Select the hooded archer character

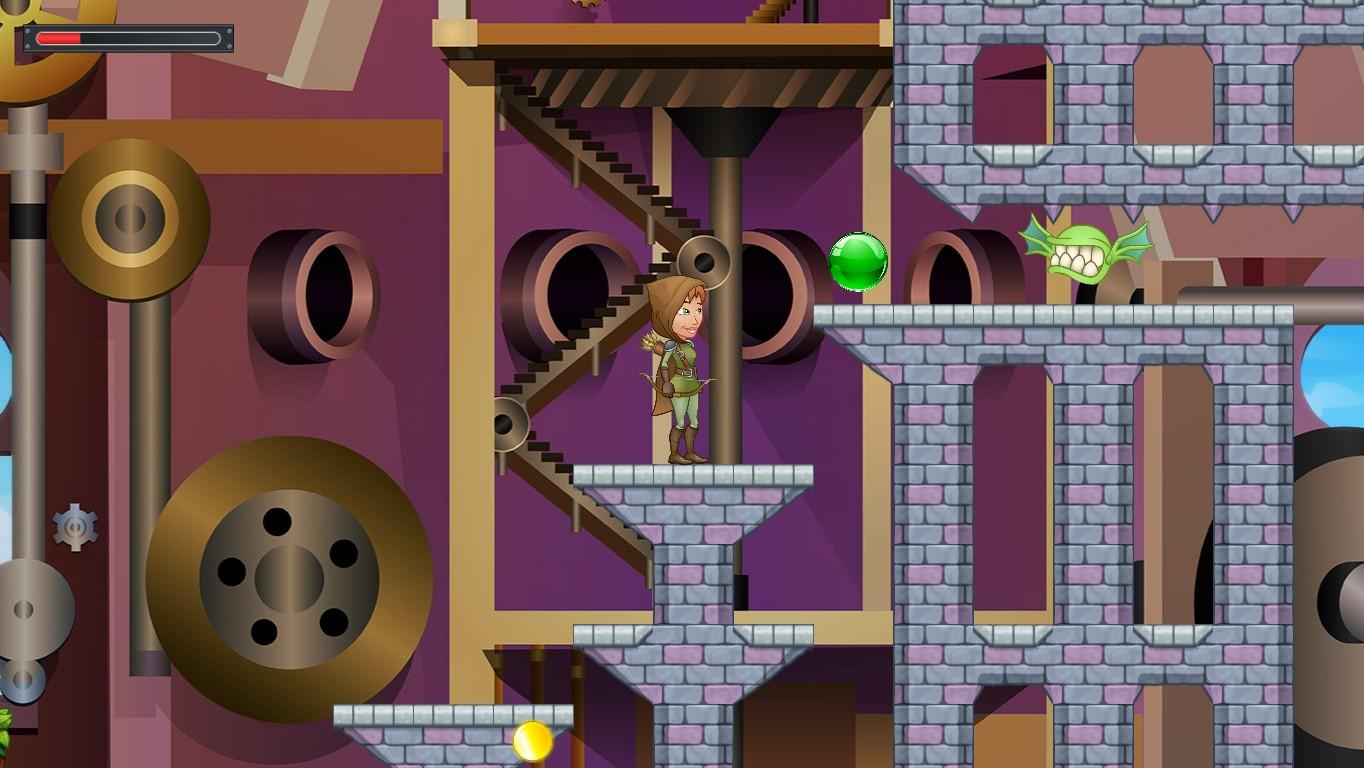[x=682, y=370]
